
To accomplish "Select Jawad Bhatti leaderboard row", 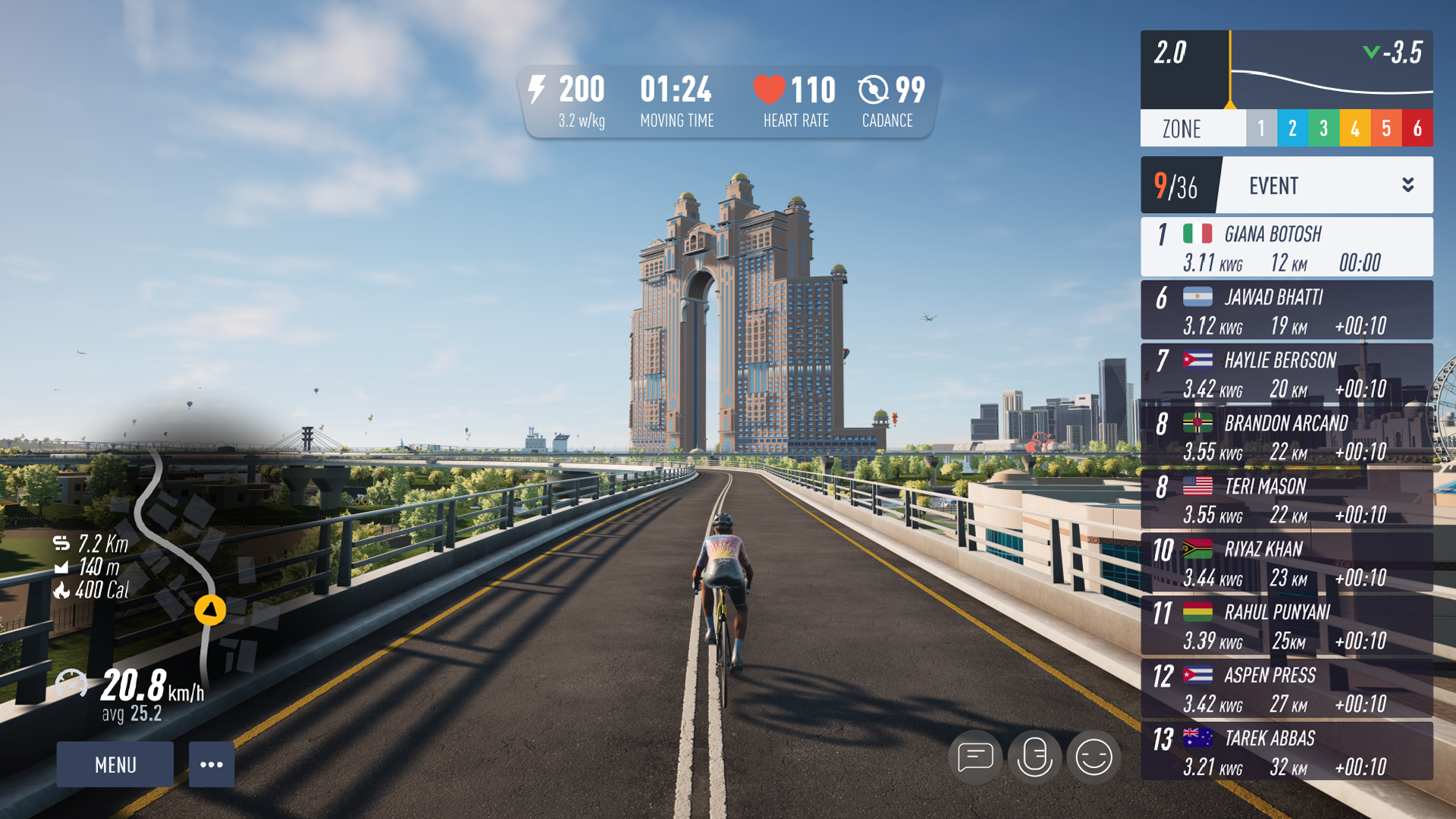I will point(1287,310).
